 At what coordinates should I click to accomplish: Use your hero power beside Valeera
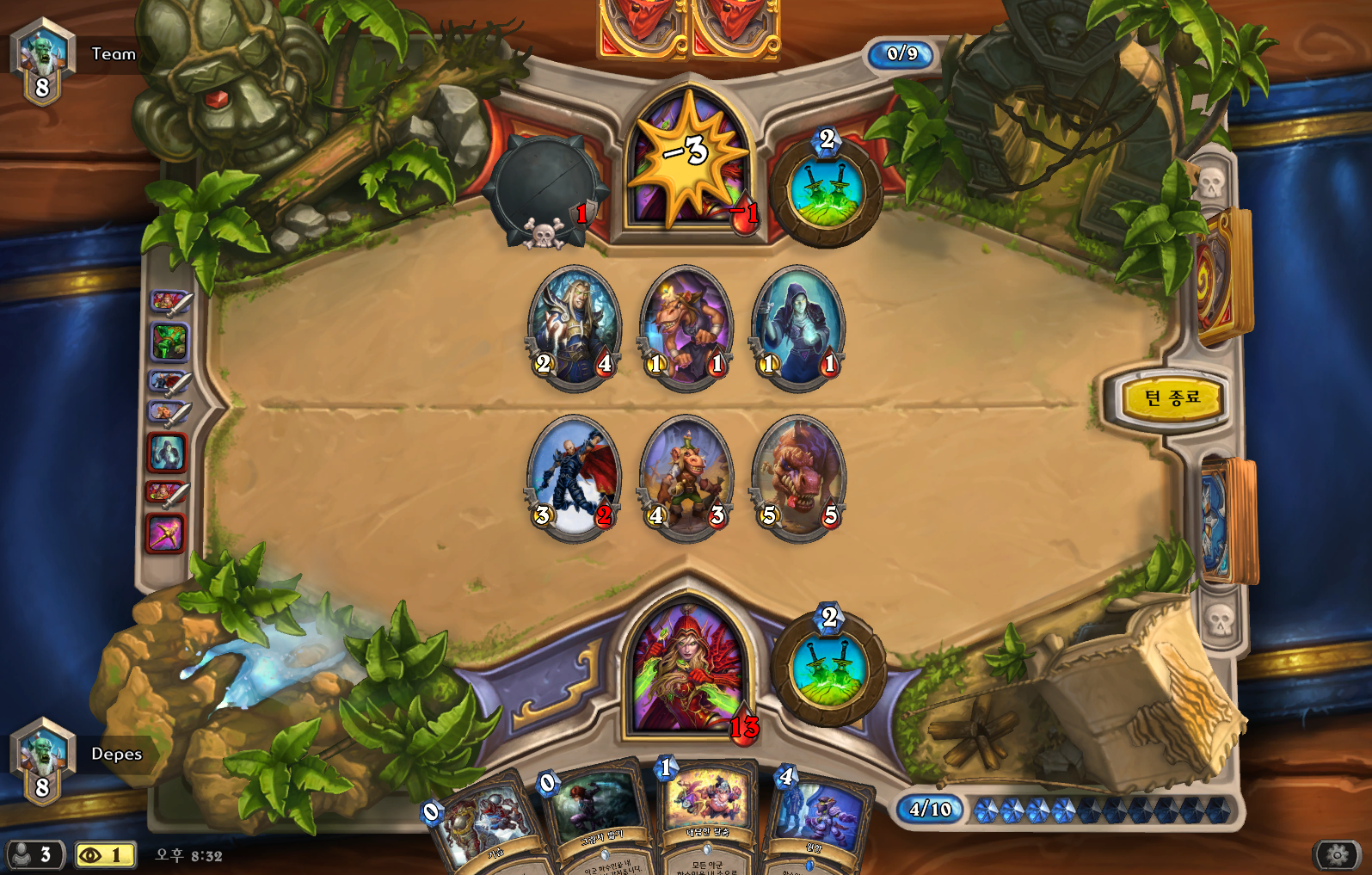[828, 669]
